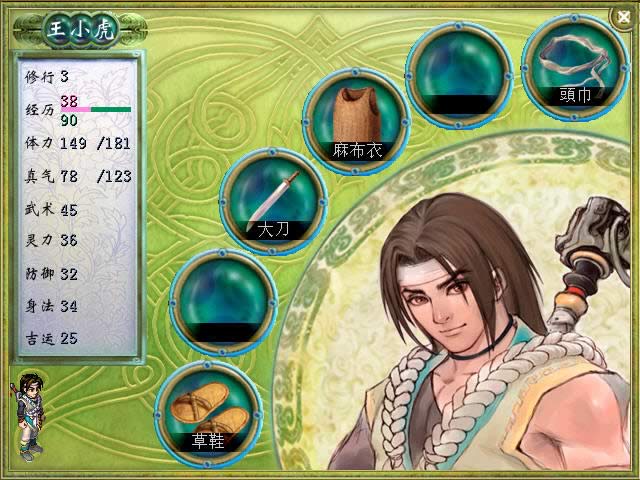
Task: Select the 頭巾 headband equipment slot
Action: click(x=574, y=66)
